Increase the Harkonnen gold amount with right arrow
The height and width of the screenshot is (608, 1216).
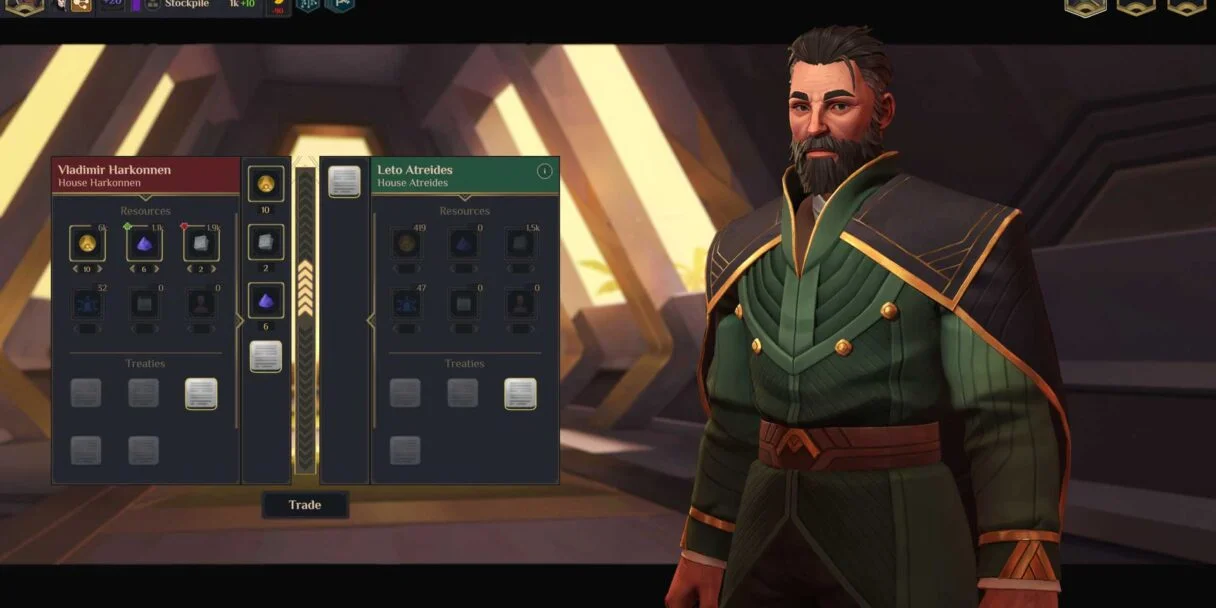tap(101, 269)
